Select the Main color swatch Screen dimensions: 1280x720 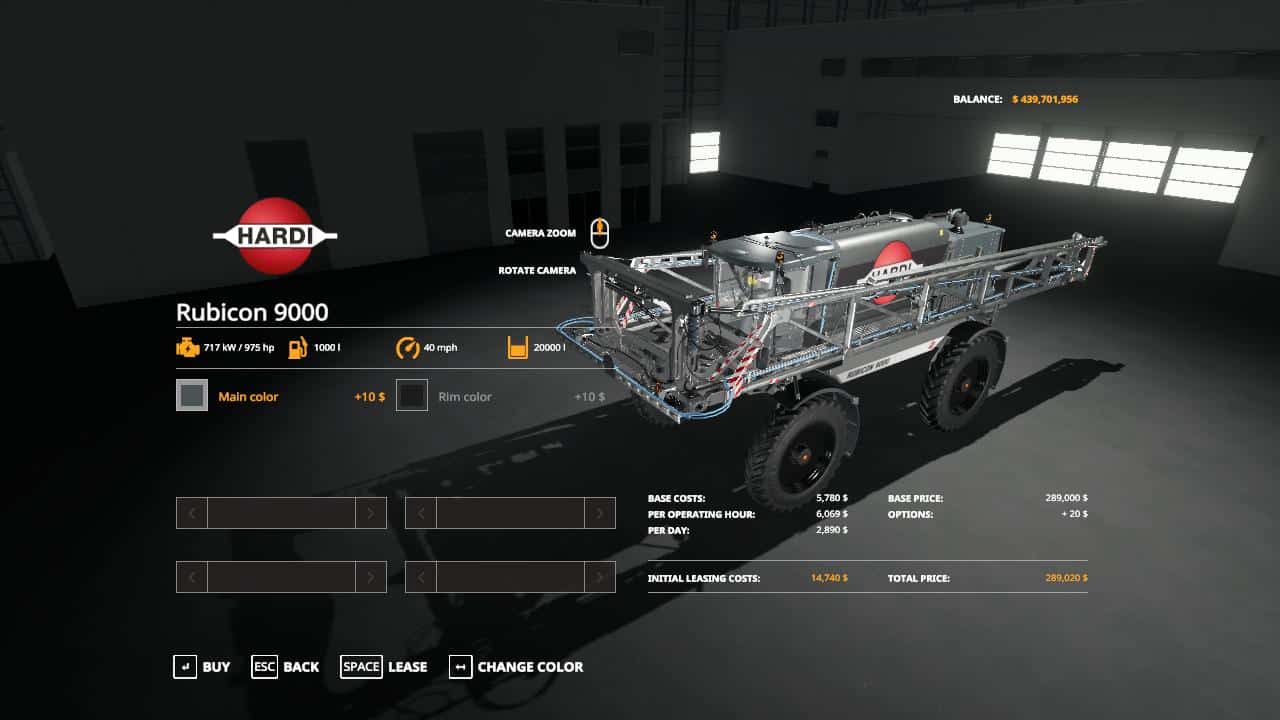(192, 396)
